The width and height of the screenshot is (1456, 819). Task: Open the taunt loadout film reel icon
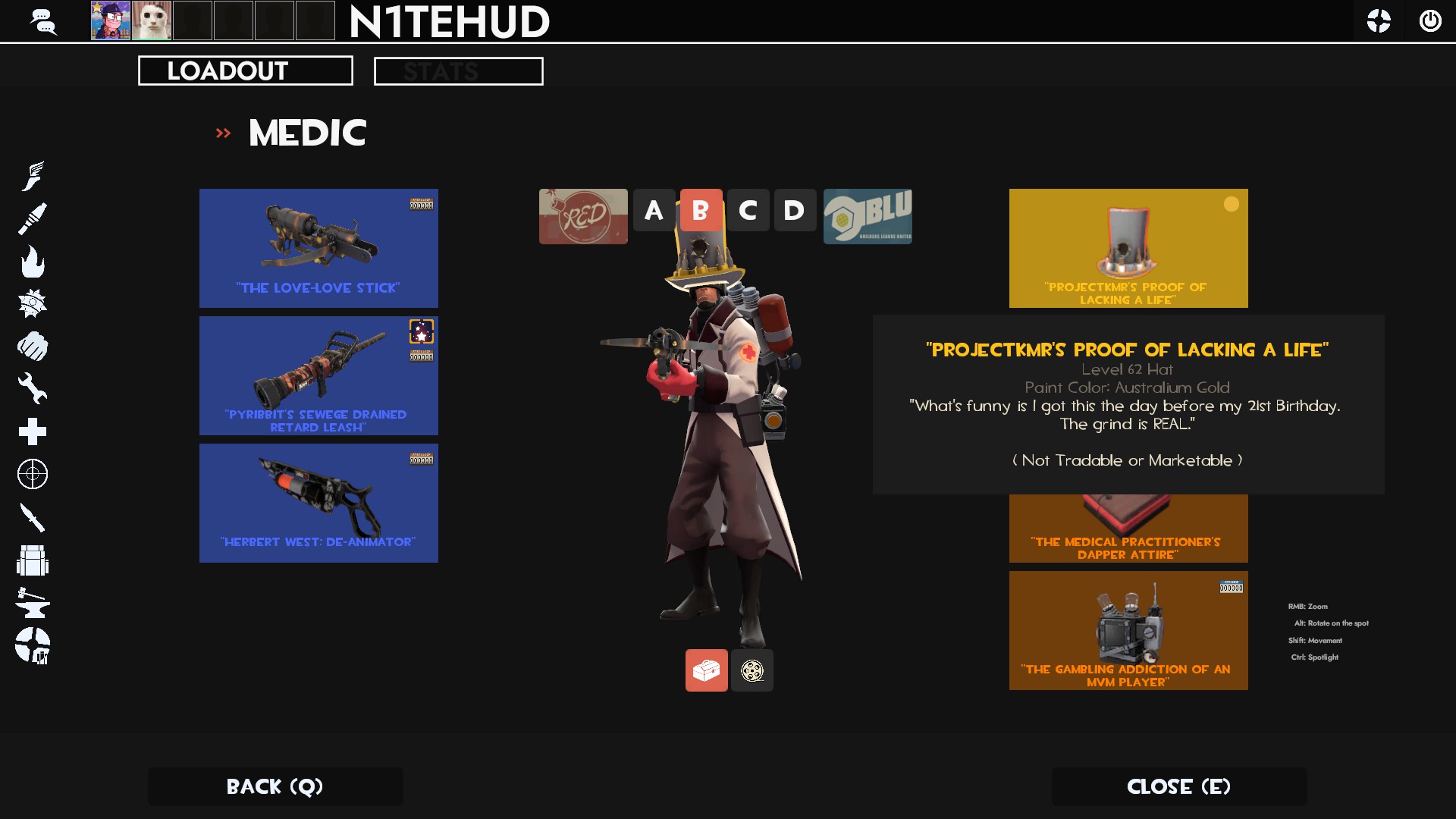tap(752, 670)
